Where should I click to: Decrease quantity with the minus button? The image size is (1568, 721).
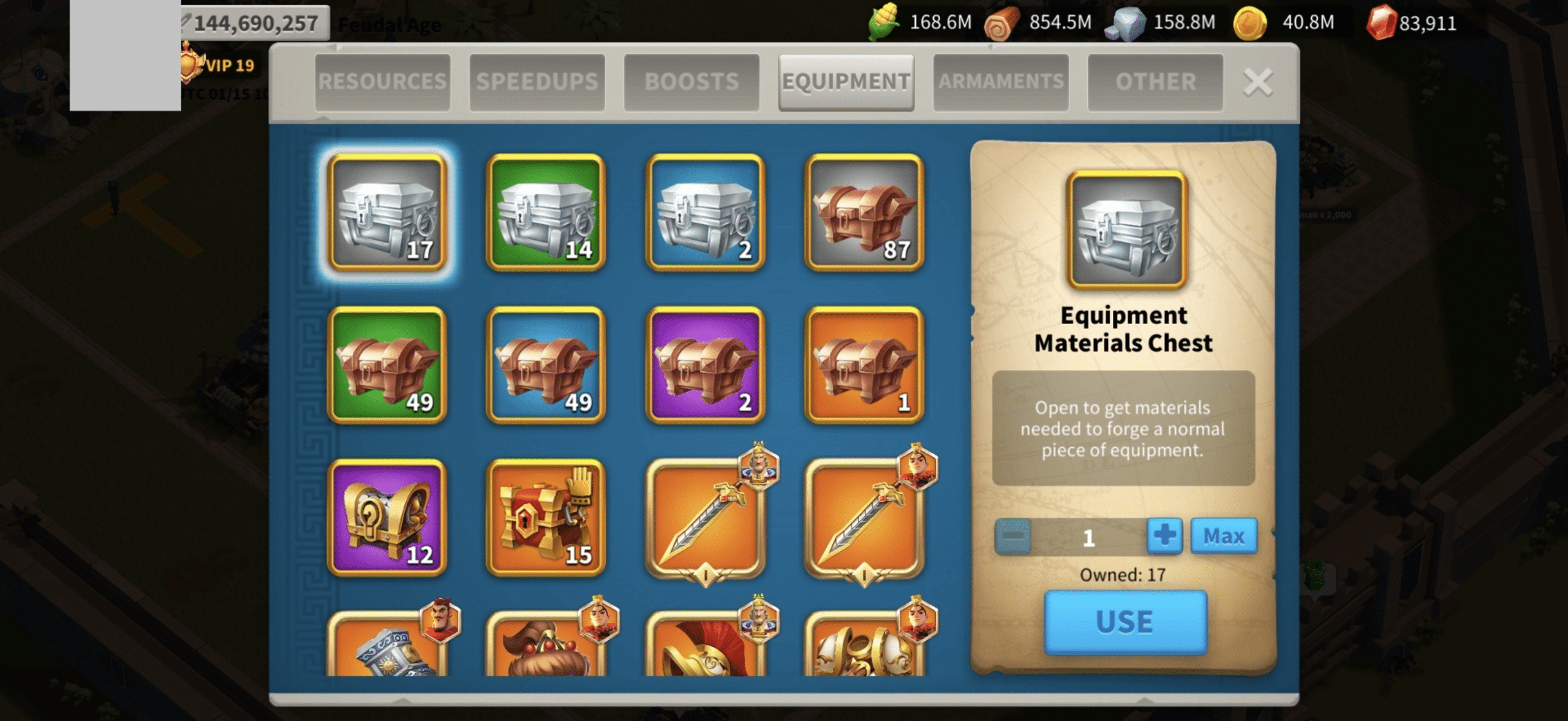pyautogui.click(x=1012, y=536)
